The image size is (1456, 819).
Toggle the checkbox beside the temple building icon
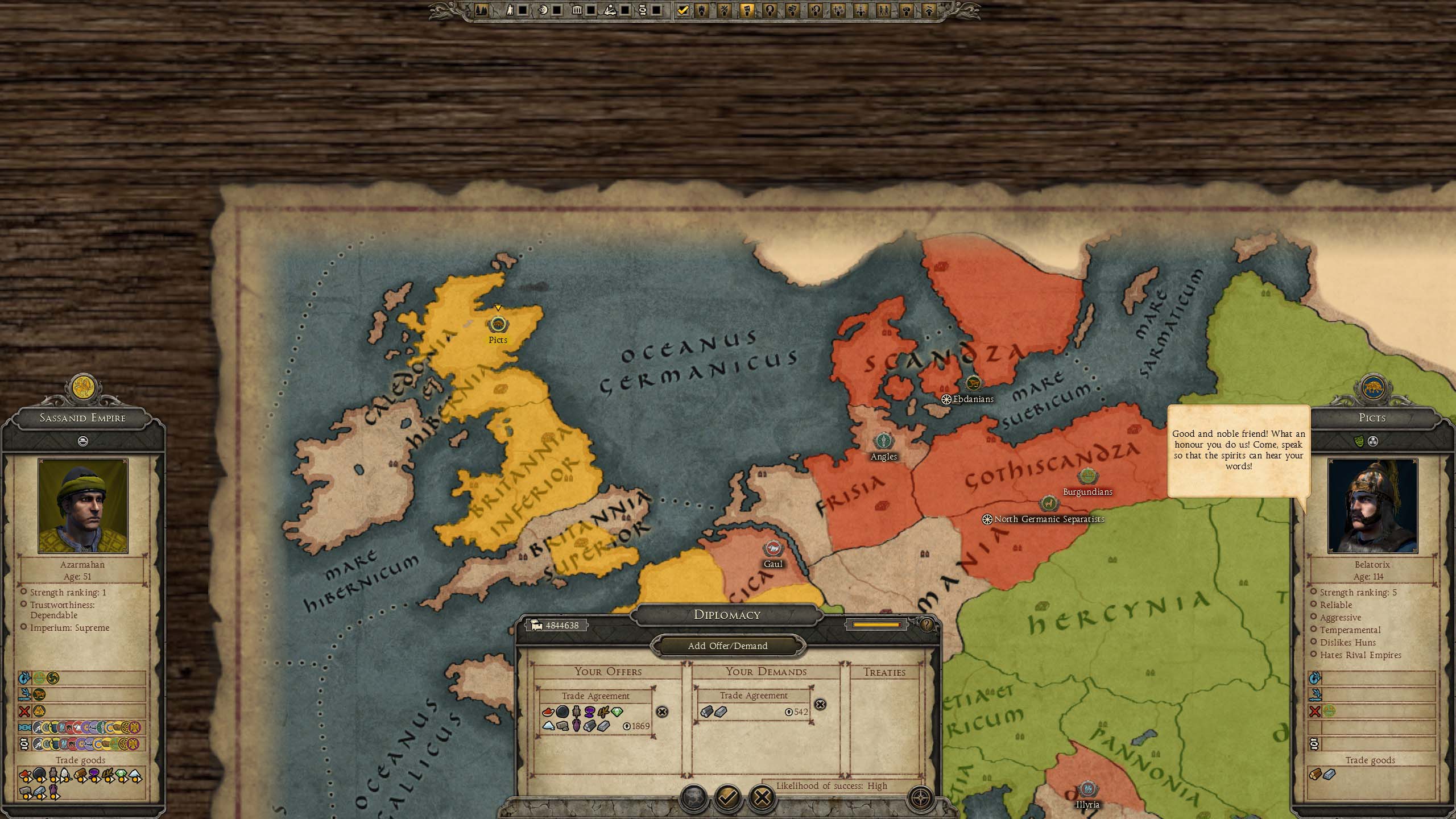click(x=591, y=10)
